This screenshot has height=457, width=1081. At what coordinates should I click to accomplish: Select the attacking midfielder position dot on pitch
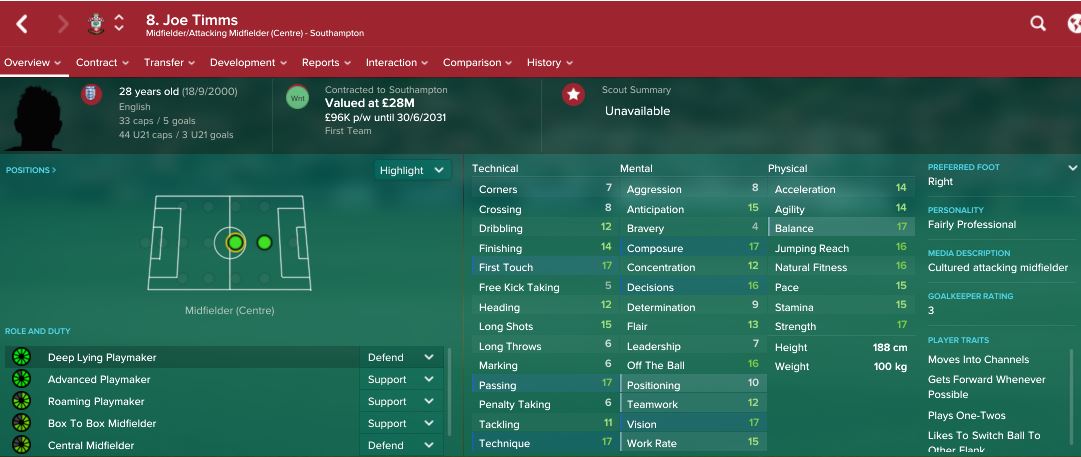tap(264, 242)
